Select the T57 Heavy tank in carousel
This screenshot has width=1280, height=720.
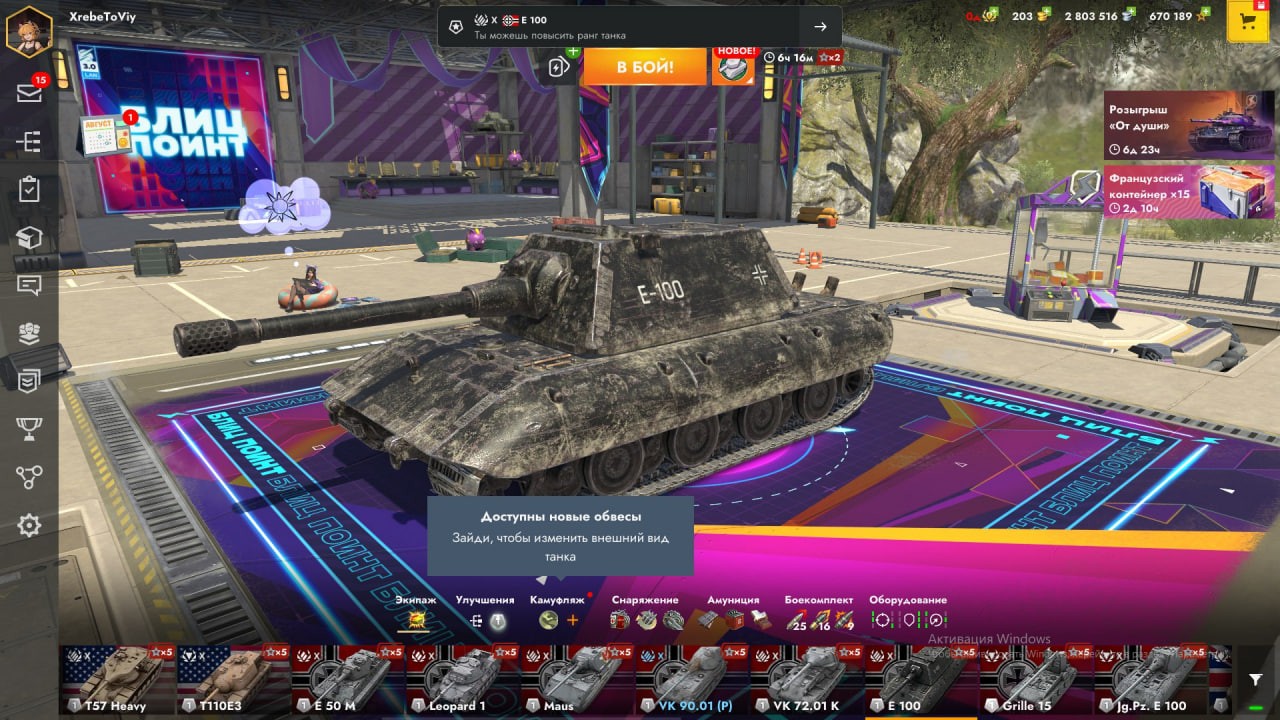(x=117, y=680)
